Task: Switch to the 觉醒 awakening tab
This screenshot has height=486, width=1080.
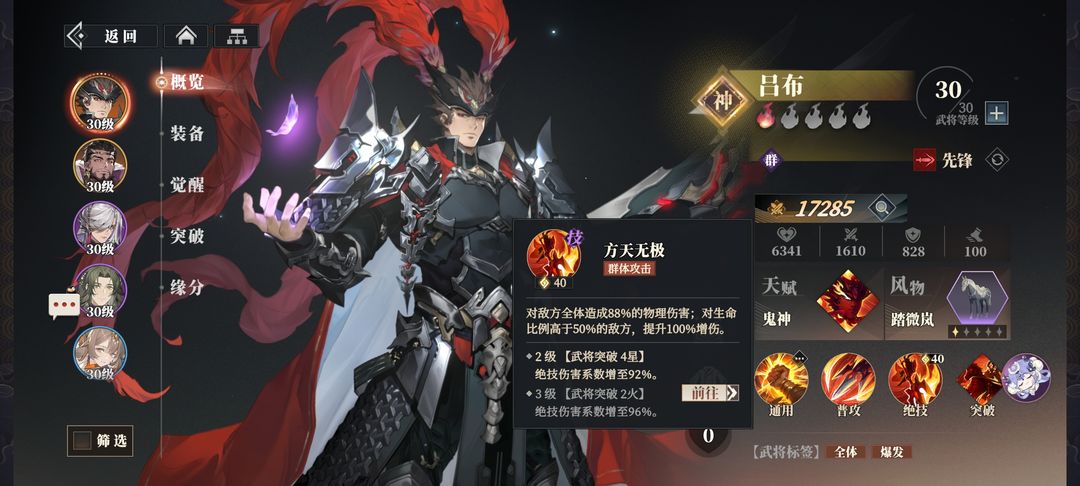Action: 186,185
